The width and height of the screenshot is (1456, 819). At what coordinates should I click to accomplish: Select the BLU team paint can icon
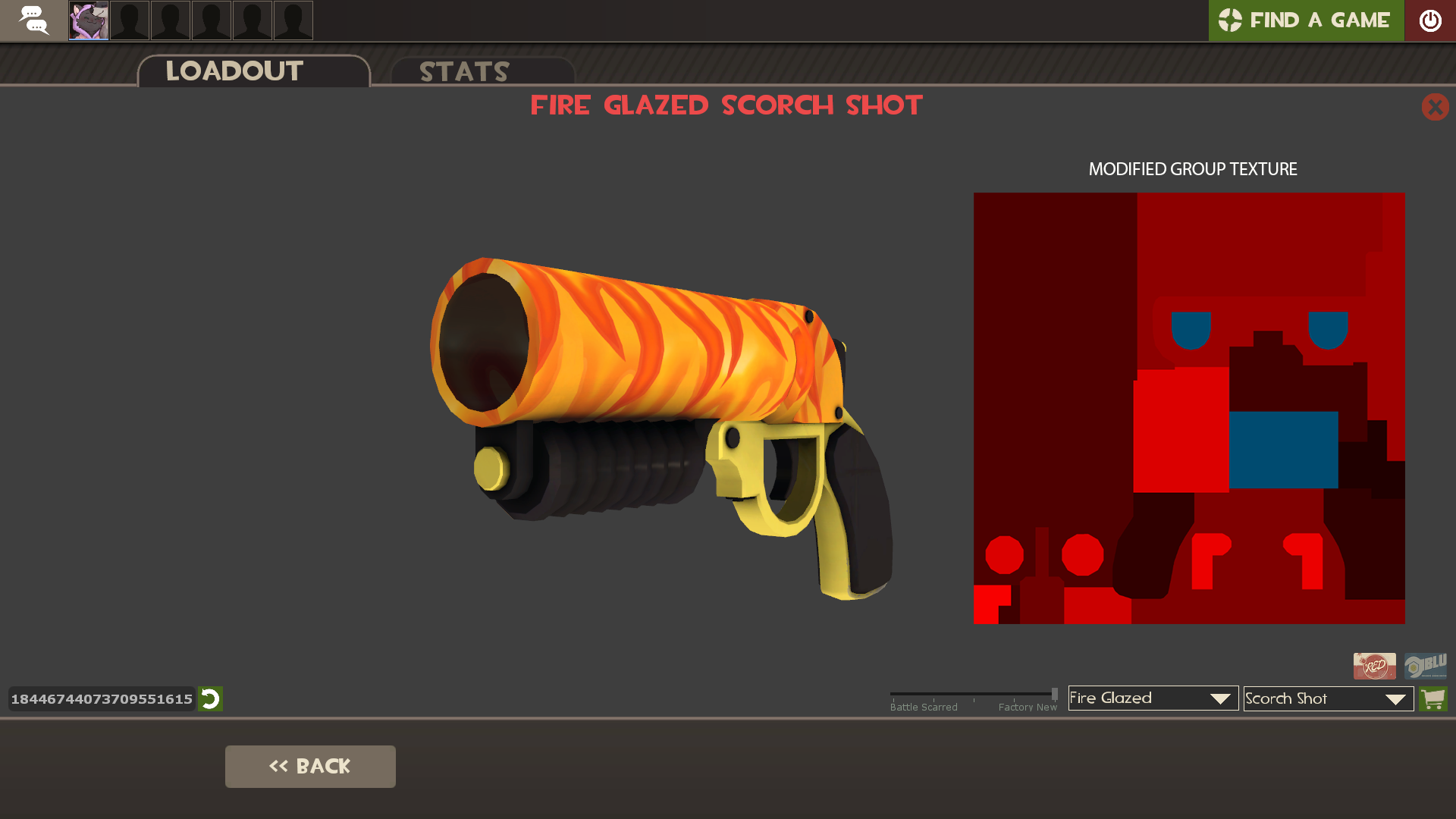pos(1426,666)
